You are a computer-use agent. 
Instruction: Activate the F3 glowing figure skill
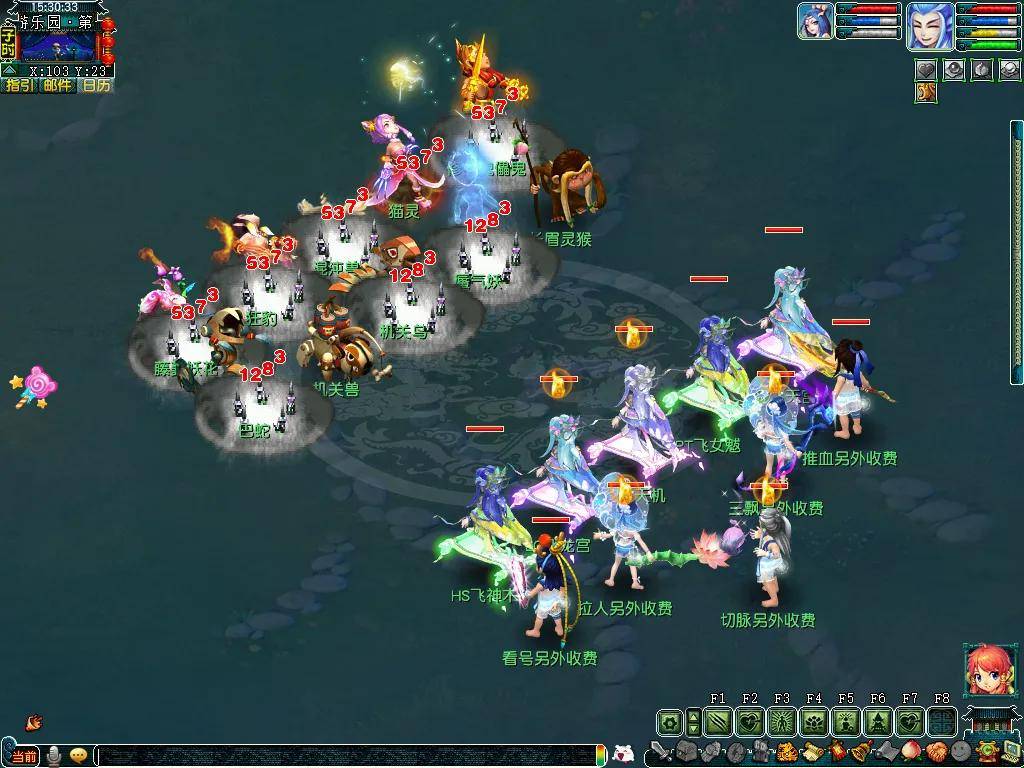coord(782,721)
